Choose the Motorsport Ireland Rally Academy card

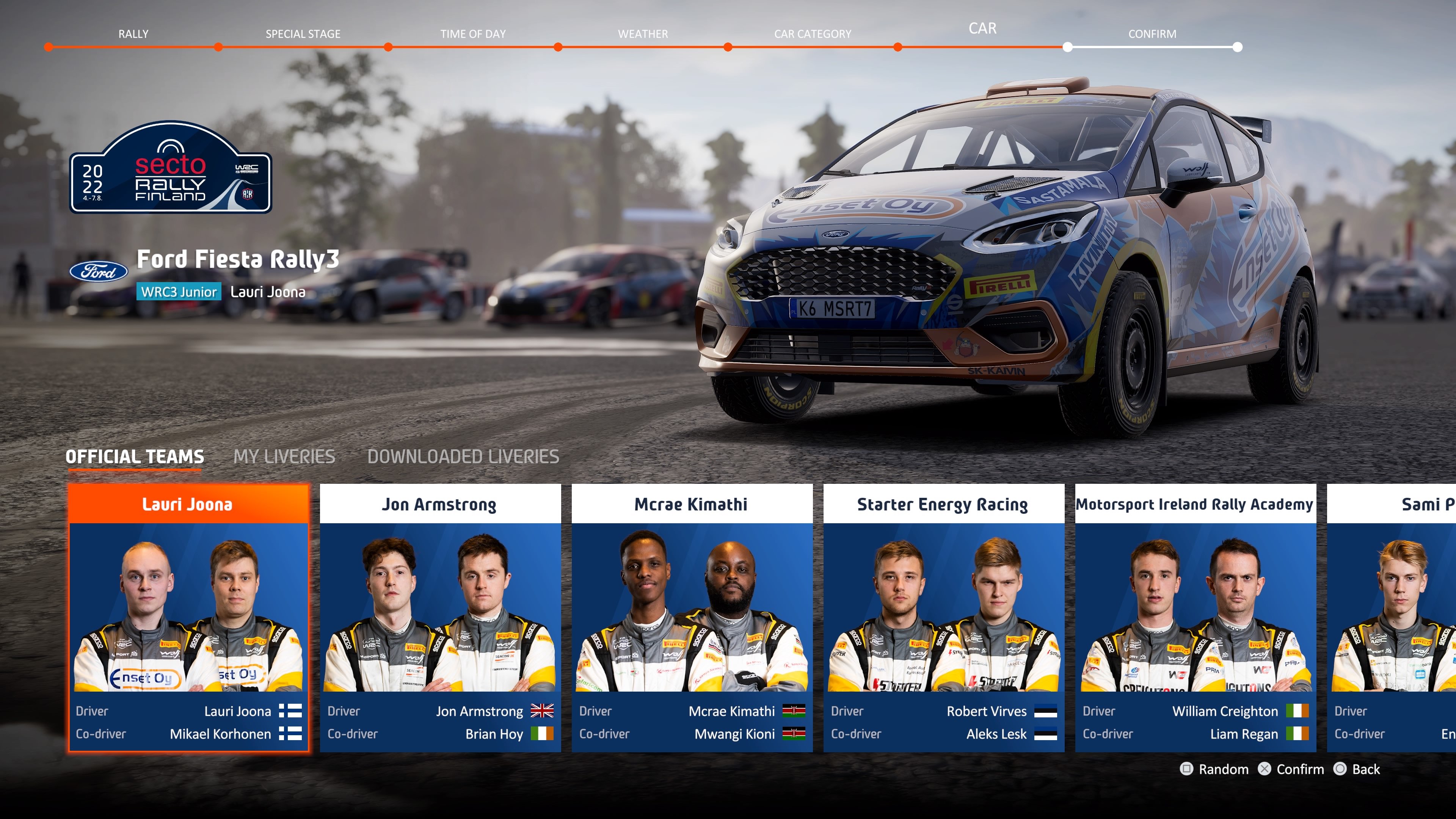[1195, 617]
